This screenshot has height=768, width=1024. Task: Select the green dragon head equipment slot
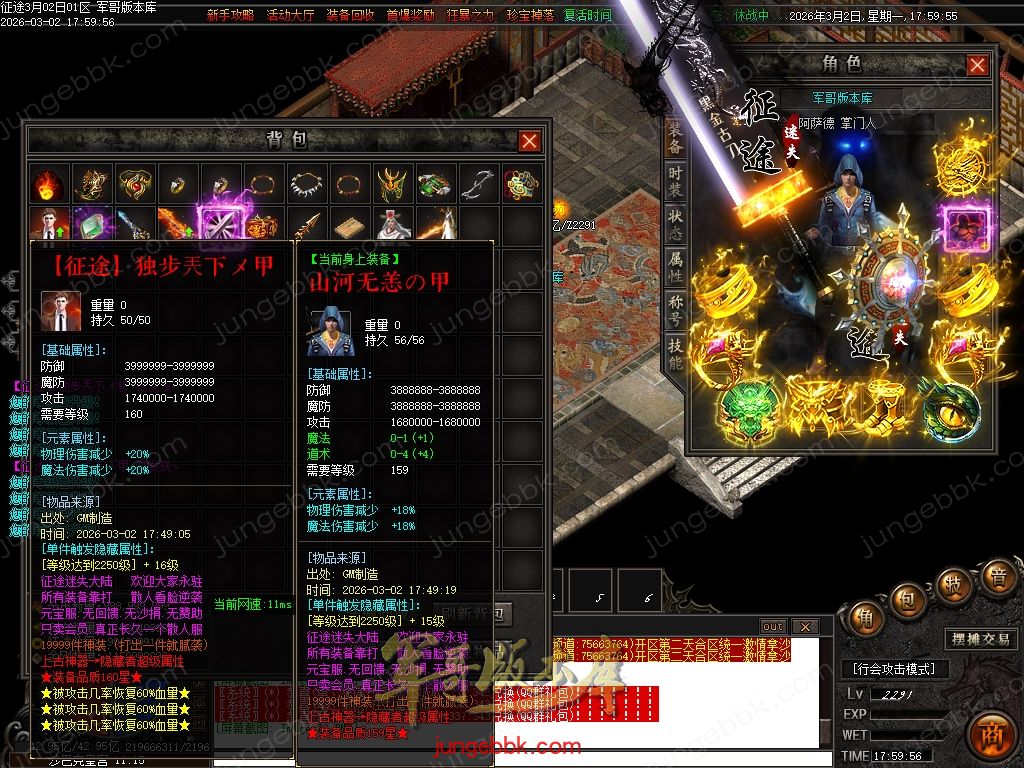743,409
